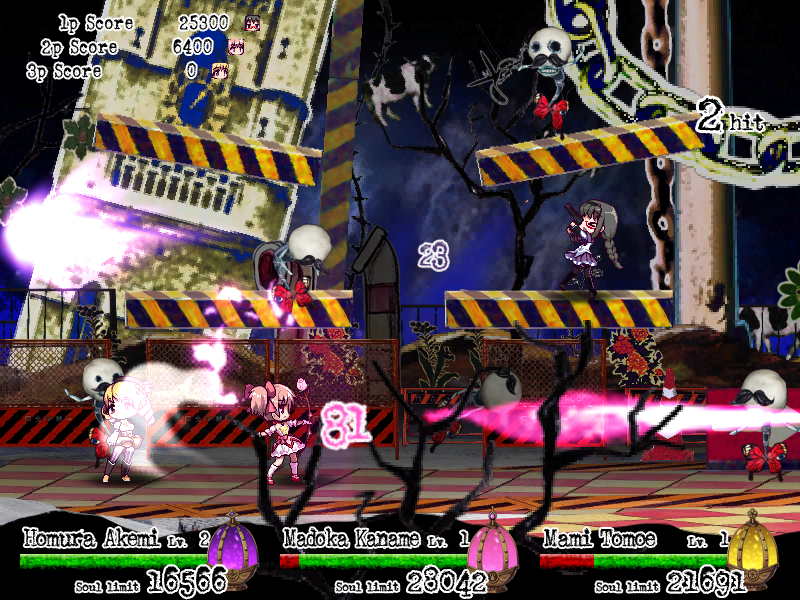This screenshot has height=600, width=800.
Task: Click Mami Tomoe's yellow soul gem
Action: 751,549
